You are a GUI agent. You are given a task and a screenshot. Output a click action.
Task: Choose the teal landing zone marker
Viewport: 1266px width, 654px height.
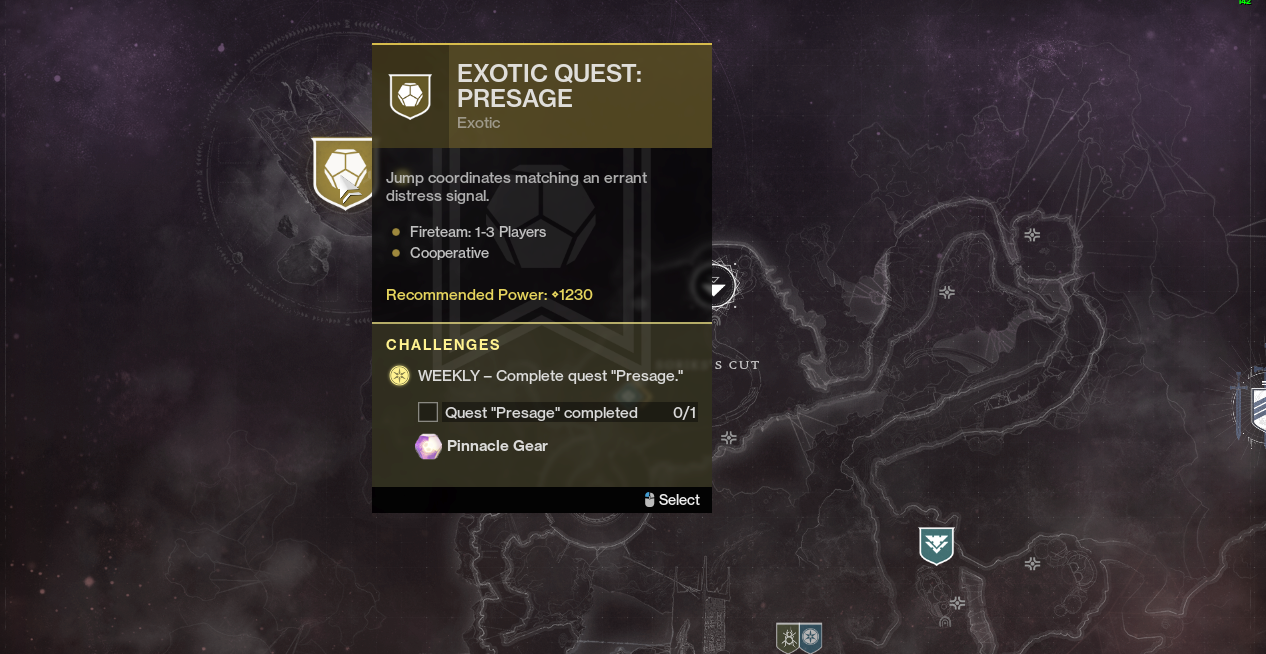point(936,545)
